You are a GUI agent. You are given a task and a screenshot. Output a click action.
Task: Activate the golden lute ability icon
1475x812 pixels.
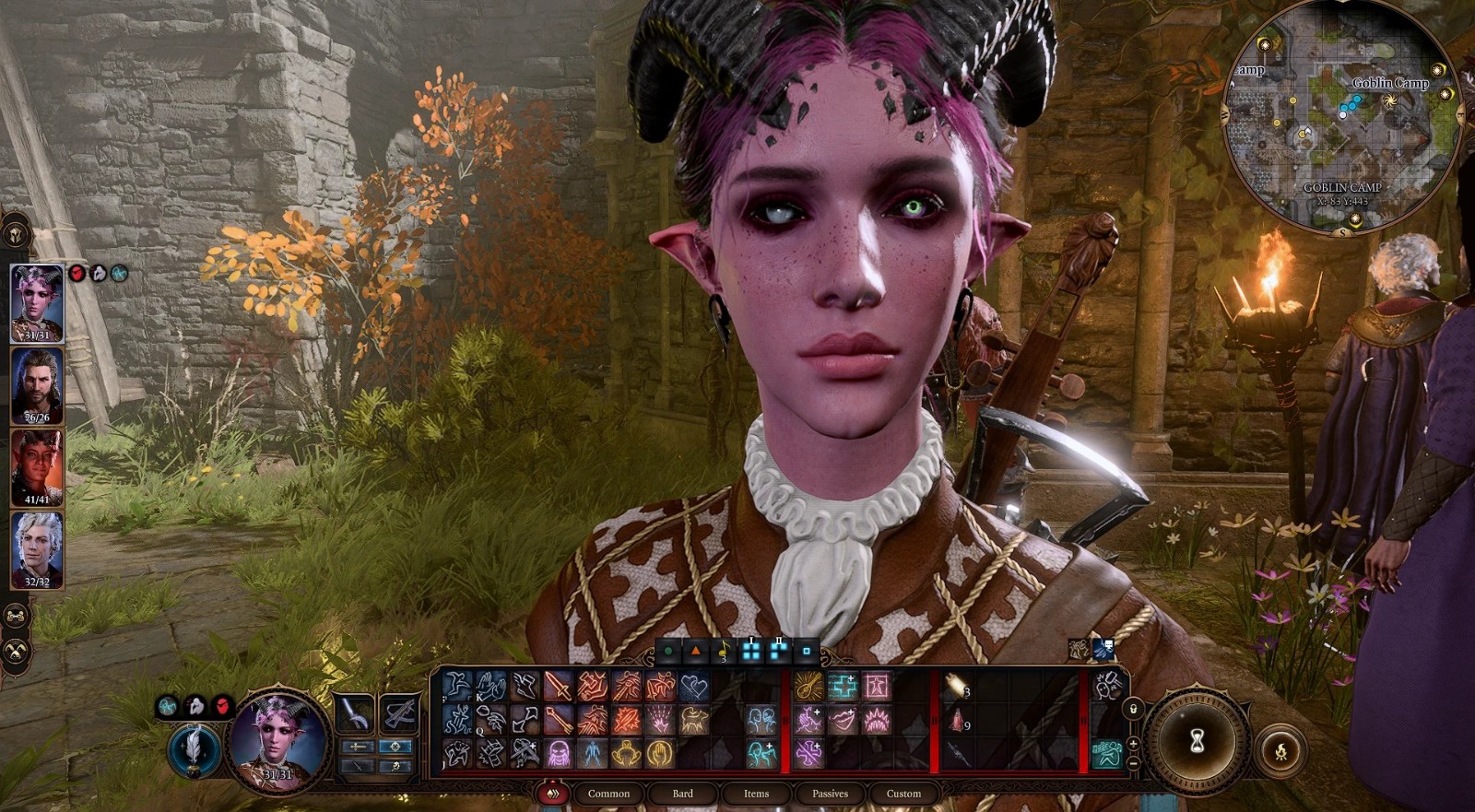coord(808,687)
